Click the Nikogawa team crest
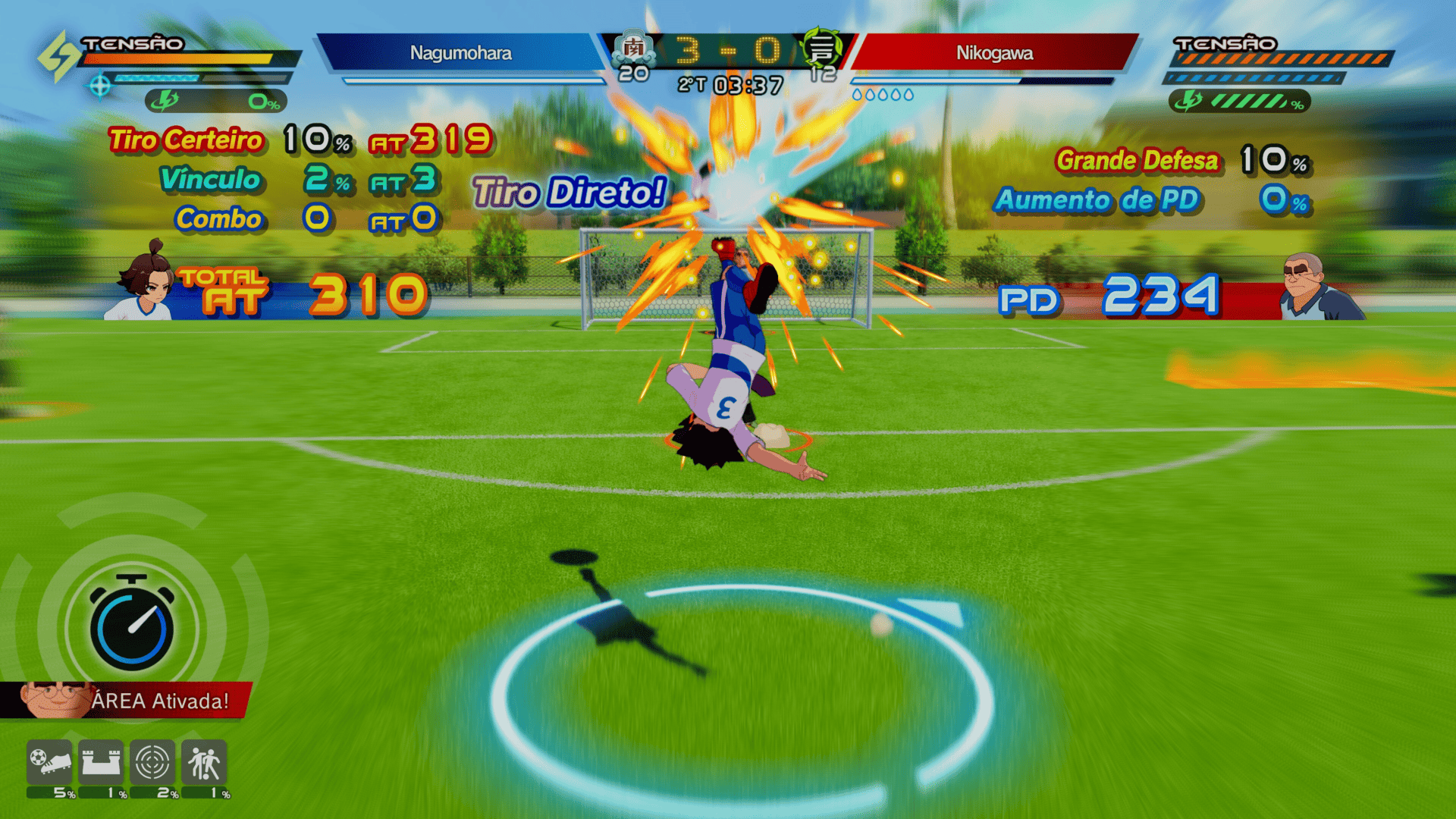Image resolution: width=1456 pixels, height=819 pixels. pyautogui.click(x=821, y=49)
